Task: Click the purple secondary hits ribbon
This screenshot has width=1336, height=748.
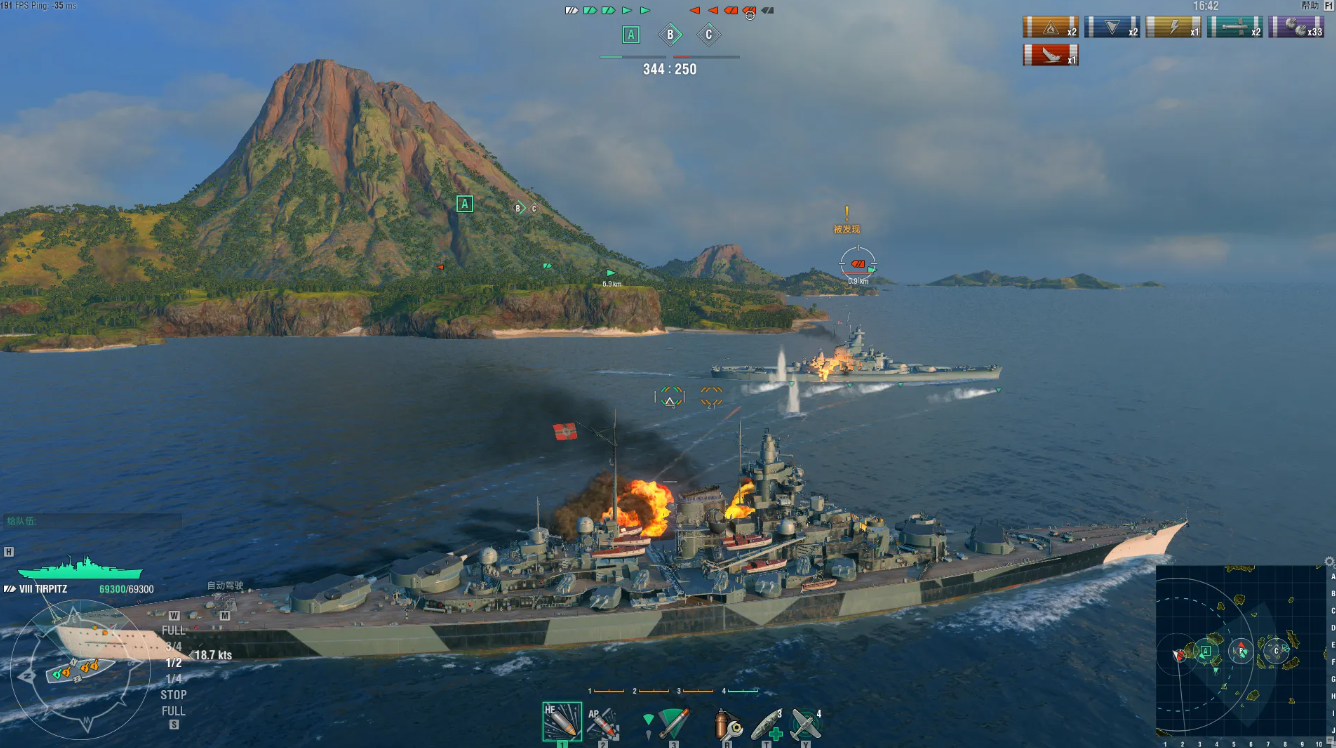Action: (x=1296, y=27)
